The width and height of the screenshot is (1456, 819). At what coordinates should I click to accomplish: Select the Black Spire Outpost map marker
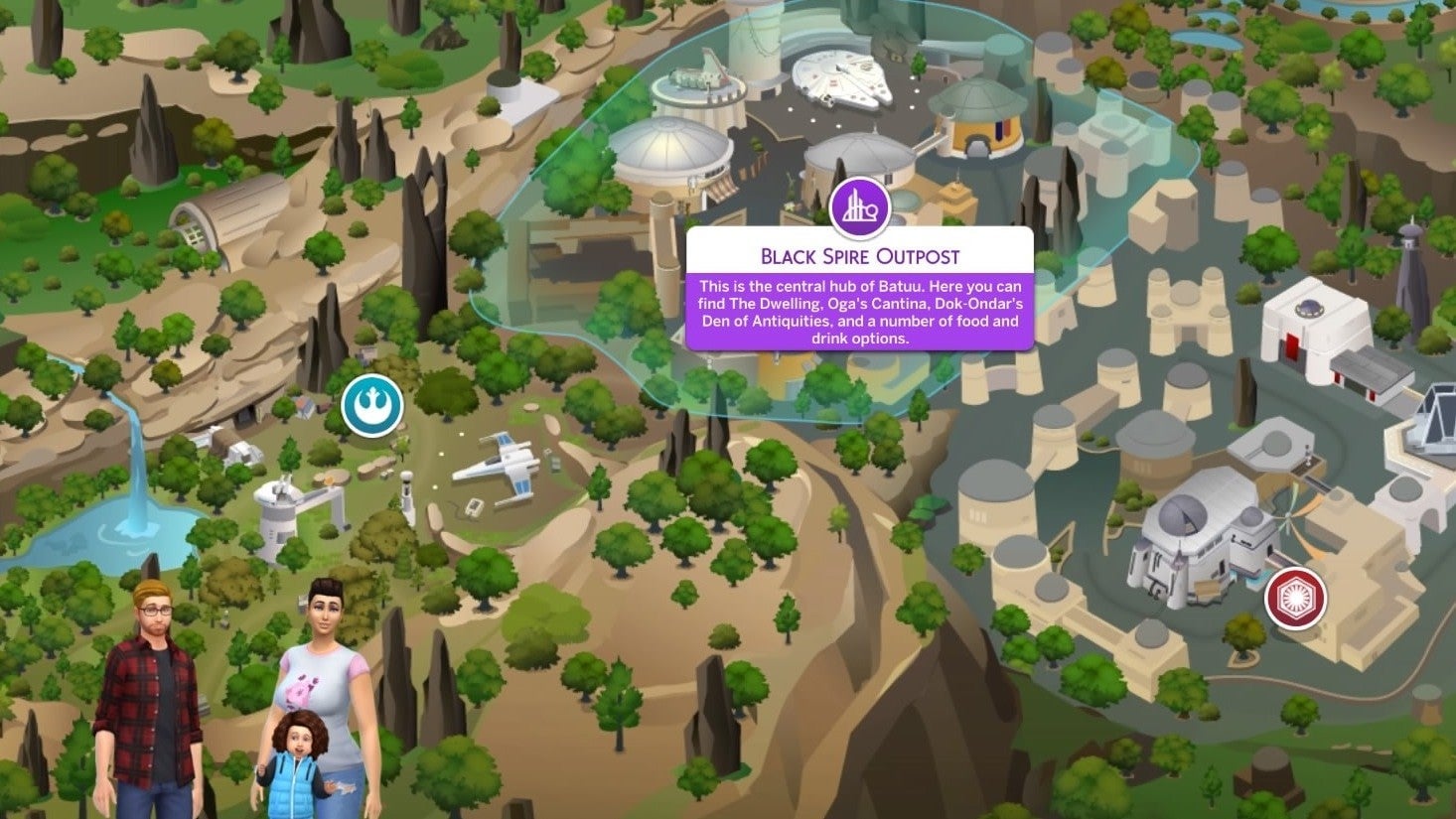click(x=859, y=208)
